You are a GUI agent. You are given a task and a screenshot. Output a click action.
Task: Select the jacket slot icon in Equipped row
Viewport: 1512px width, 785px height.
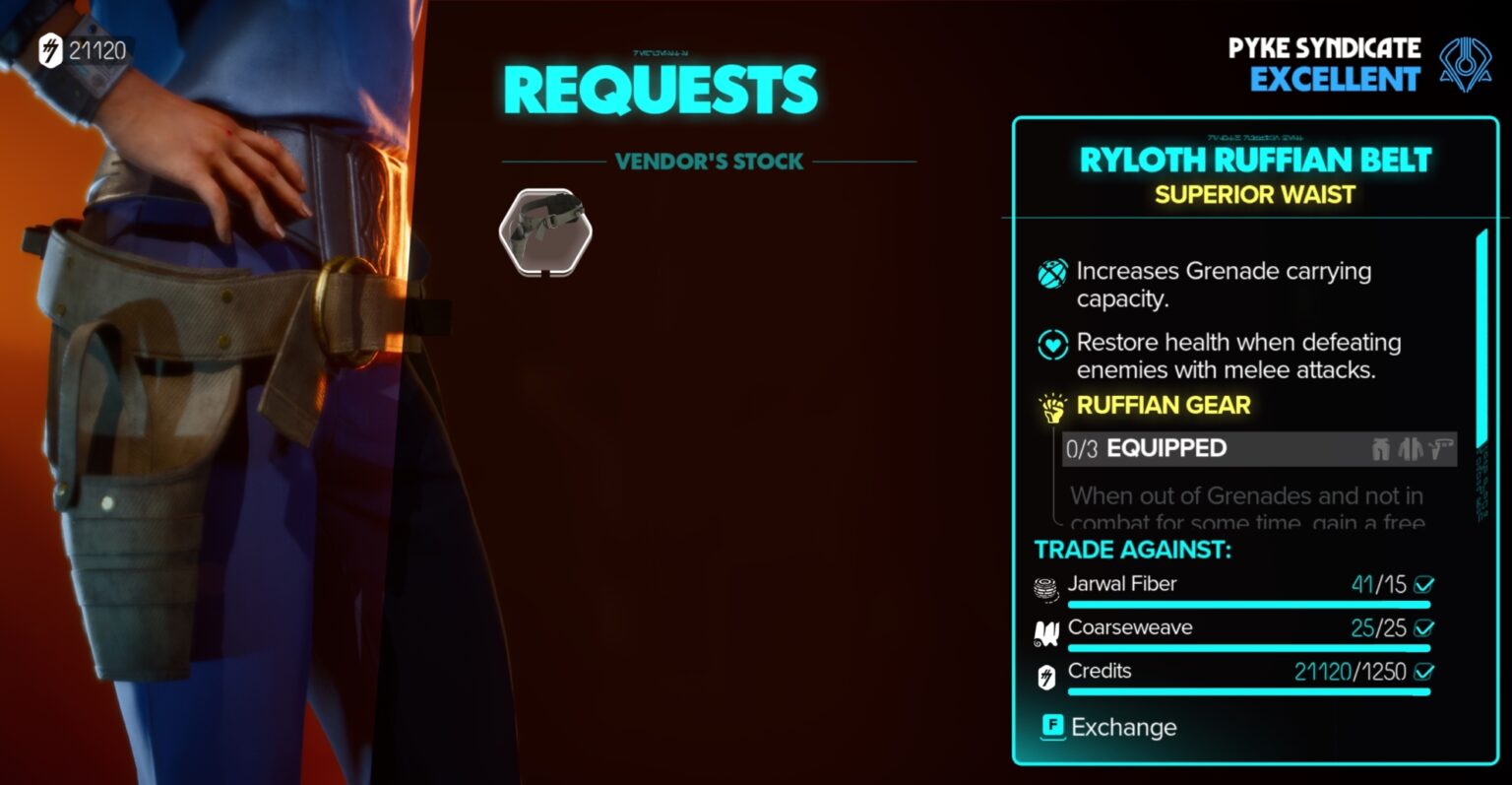tap(1411, 448)
